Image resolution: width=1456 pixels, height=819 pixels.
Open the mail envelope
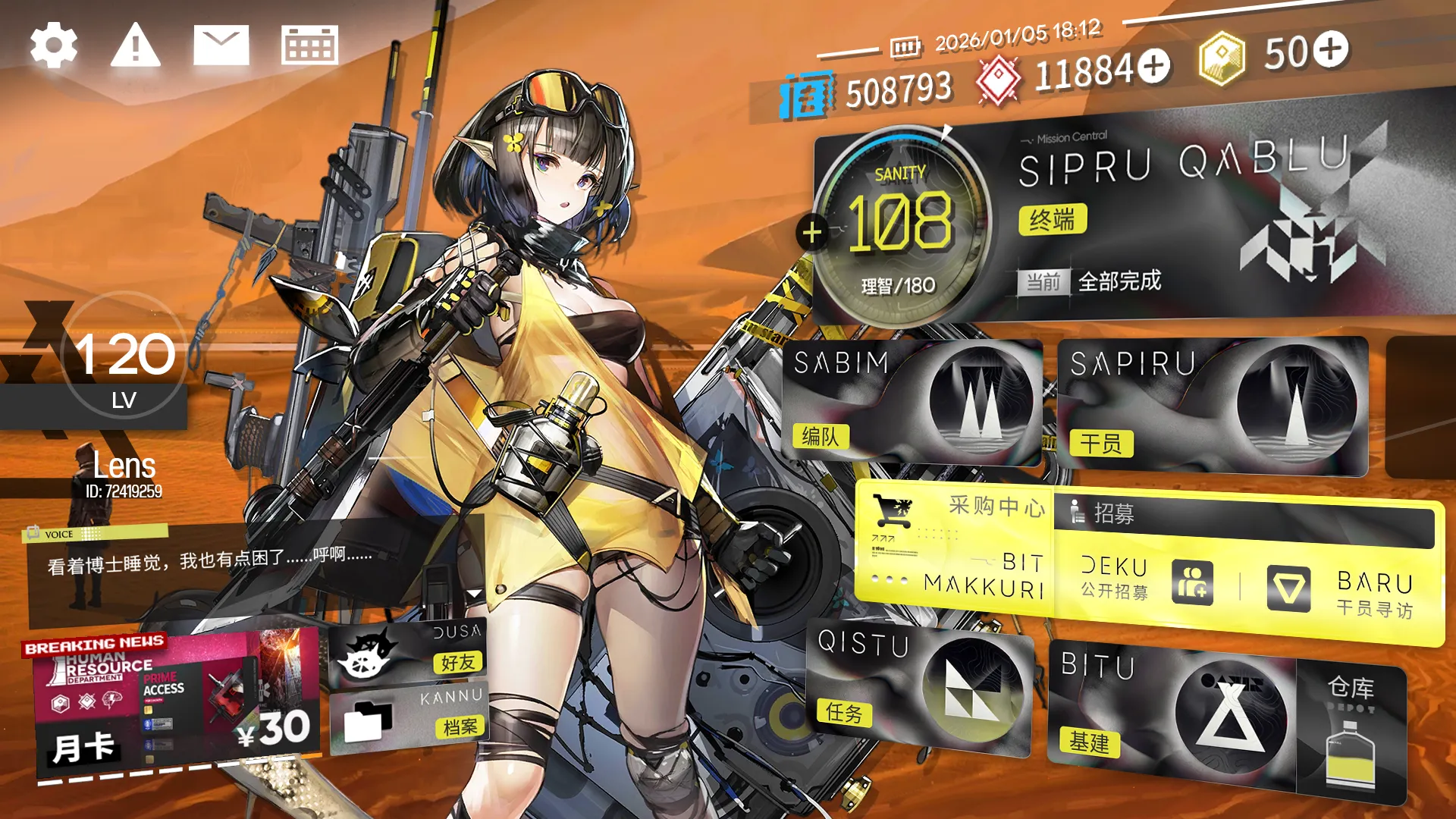221,45
